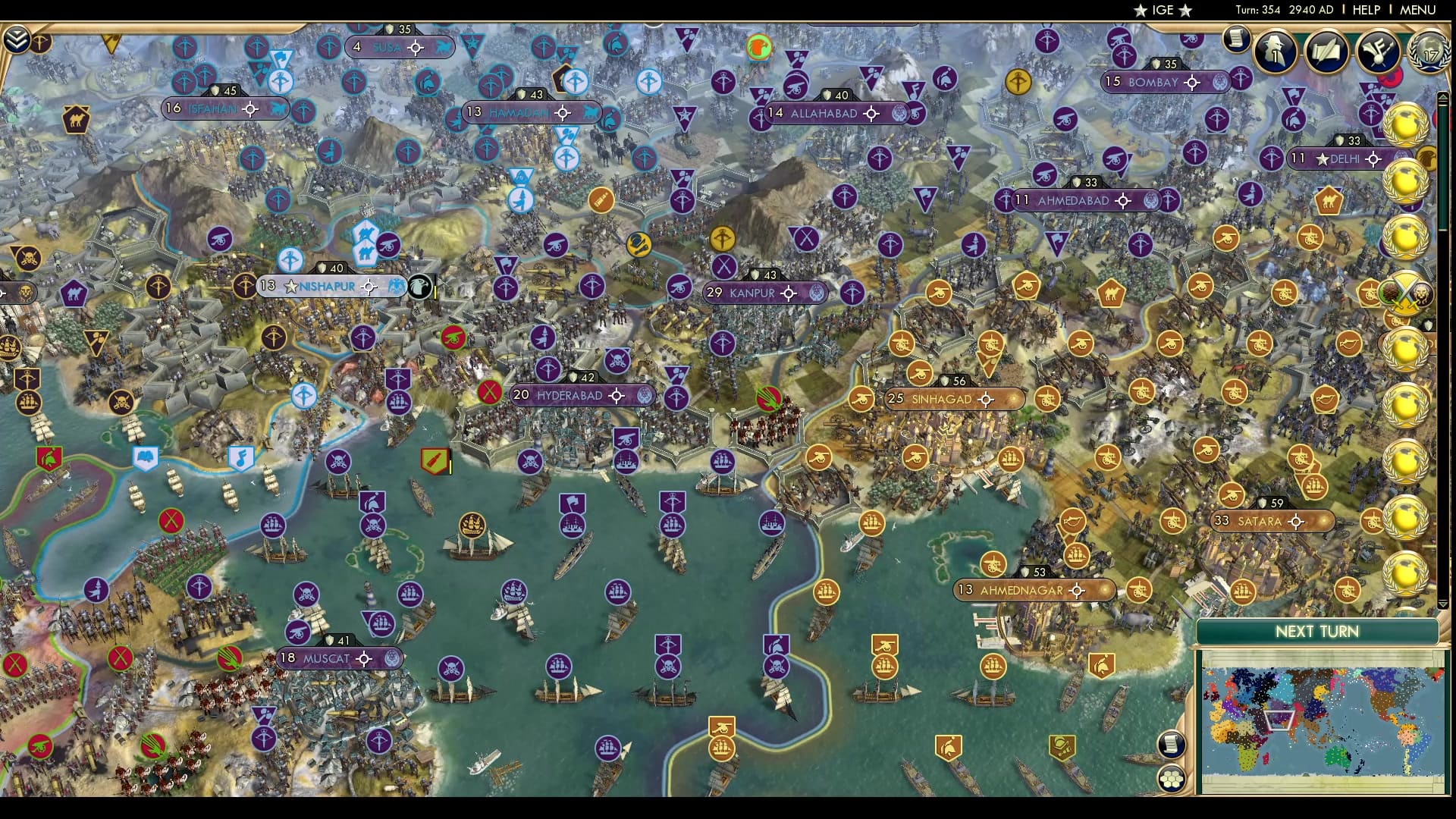Viewport: 1456px width, 819px height.
Task: Open the Great Works artist palette icon
Action: [x=1378, y=52]
